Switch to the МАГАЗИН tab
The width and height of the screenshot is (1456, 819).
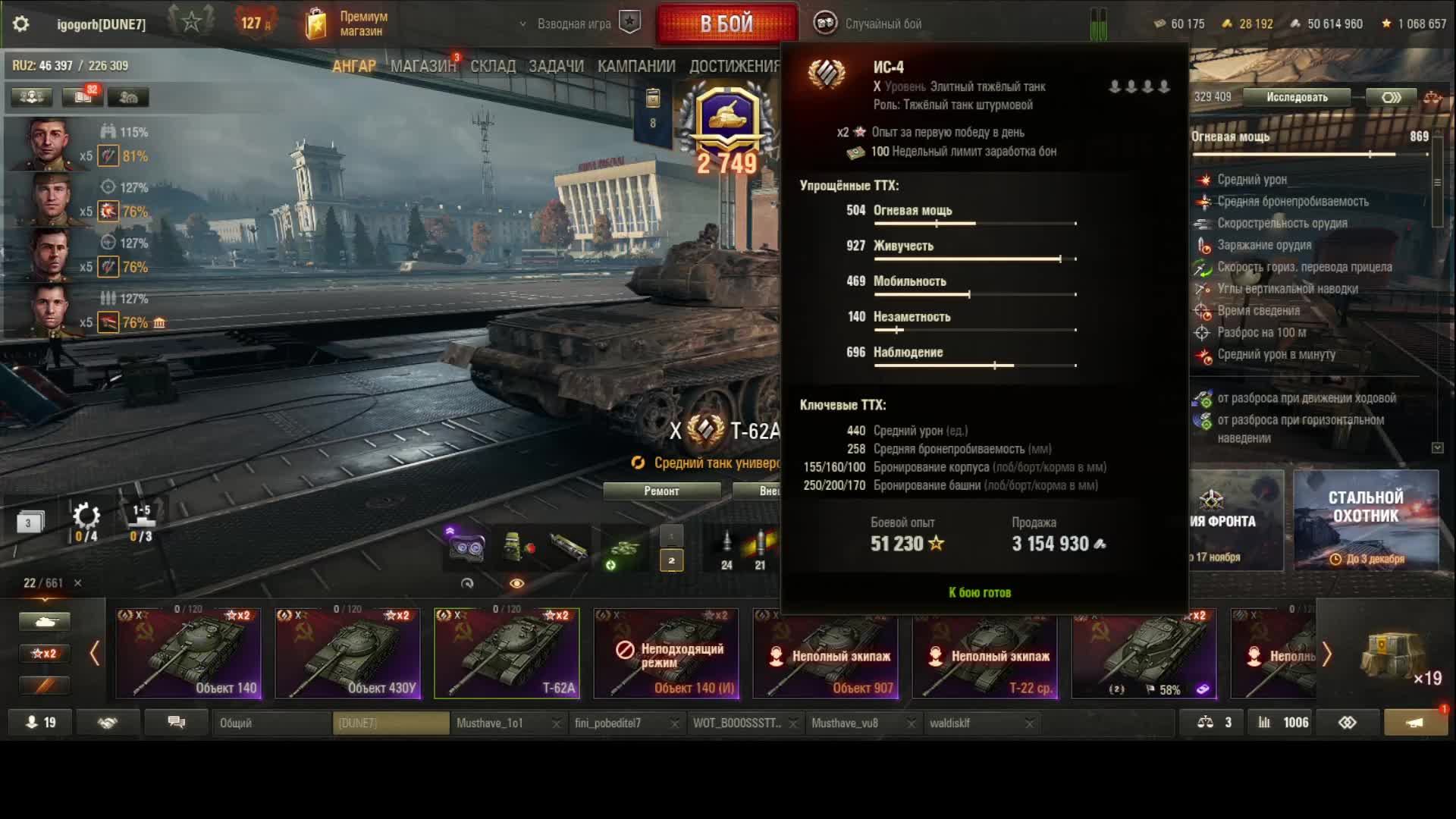[x=422, y=66]
